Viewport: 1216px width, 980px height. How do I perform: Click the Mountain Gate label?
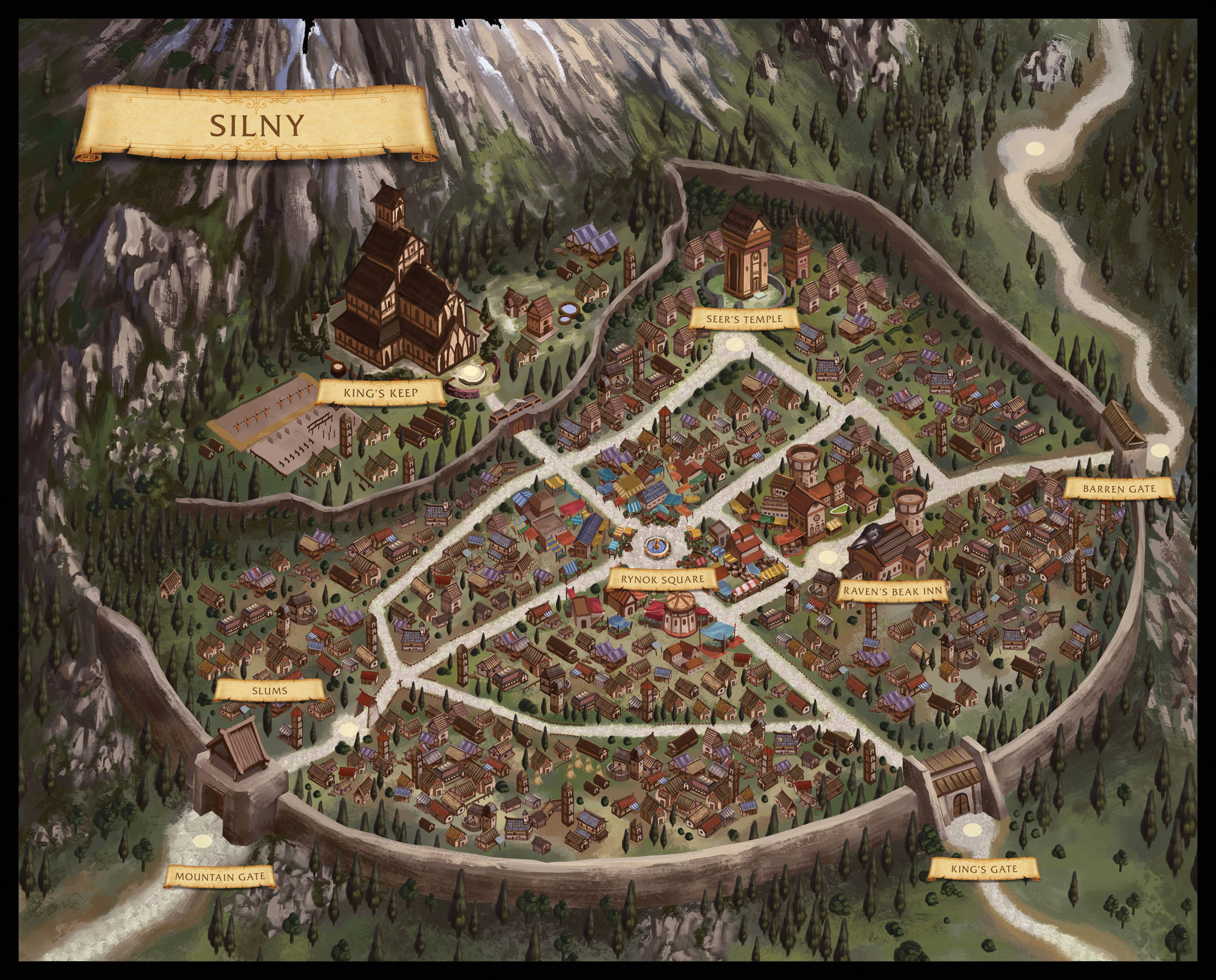click(x=219, y=877)
